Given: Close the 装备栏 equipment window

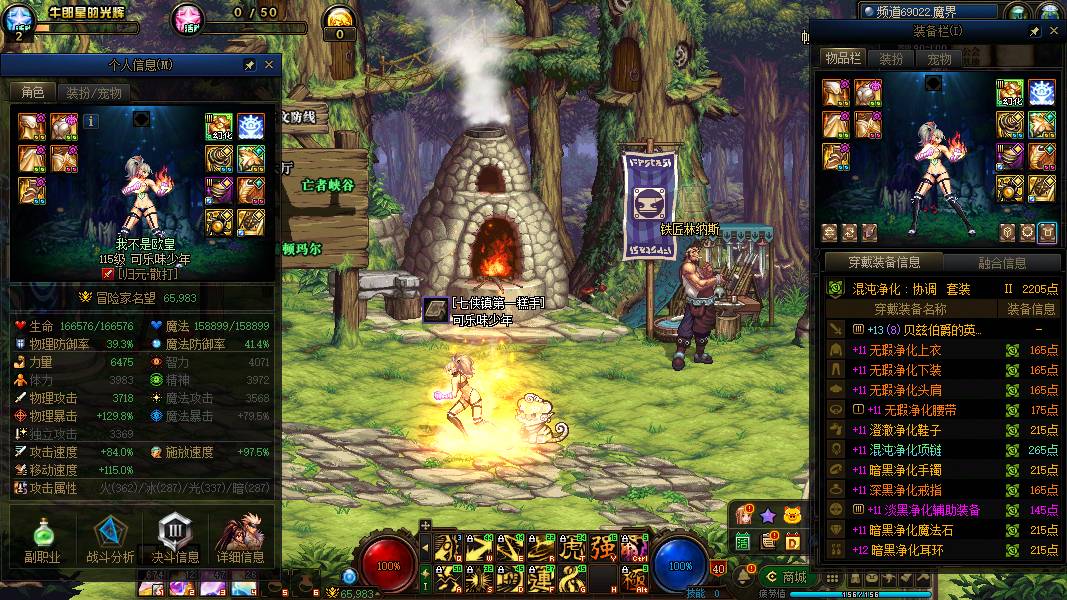Looking at the screenshot, I should tap(1054, 32).
